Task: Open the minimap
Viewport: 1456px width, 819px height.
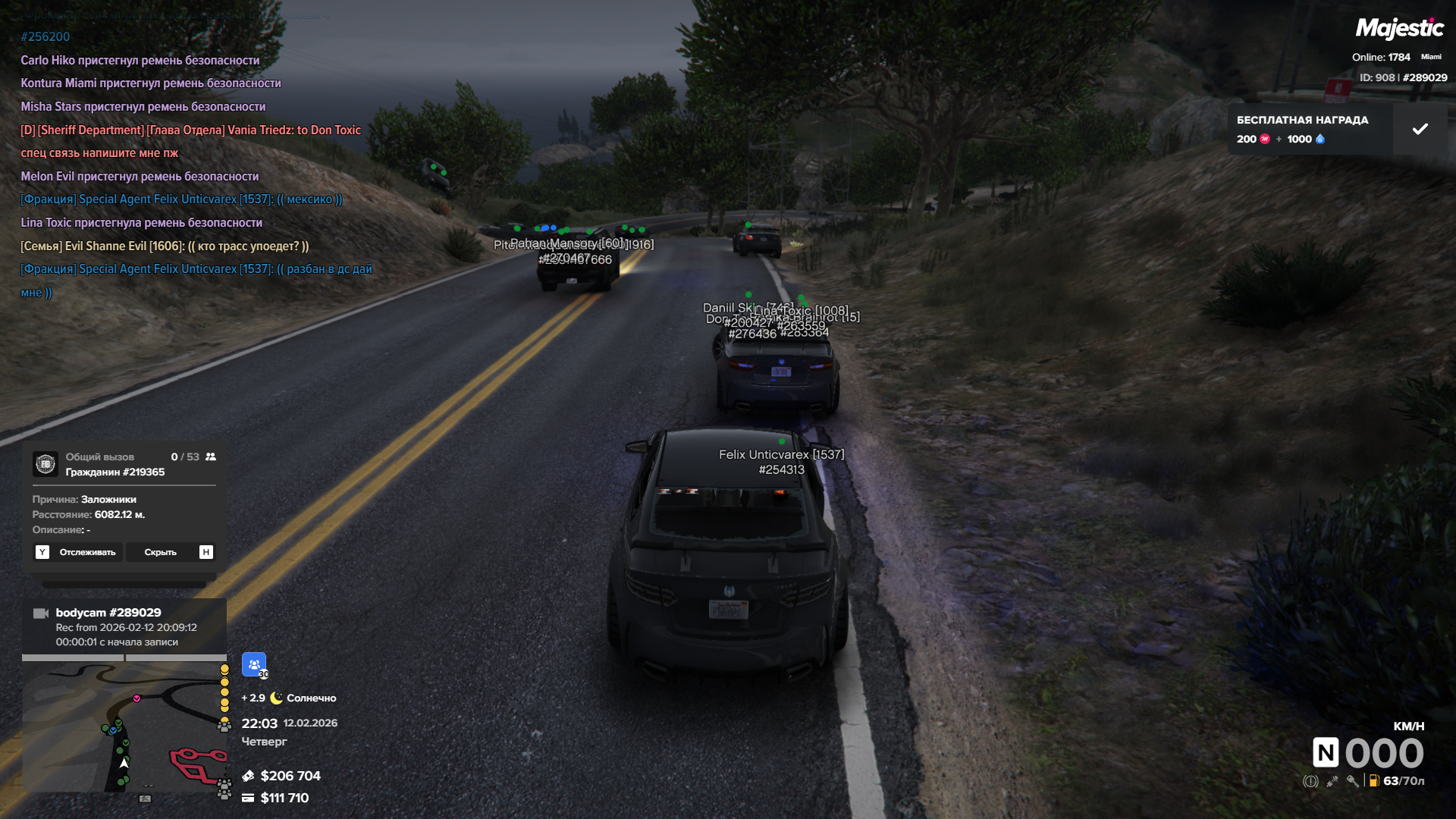Action: tap(124, 727)
